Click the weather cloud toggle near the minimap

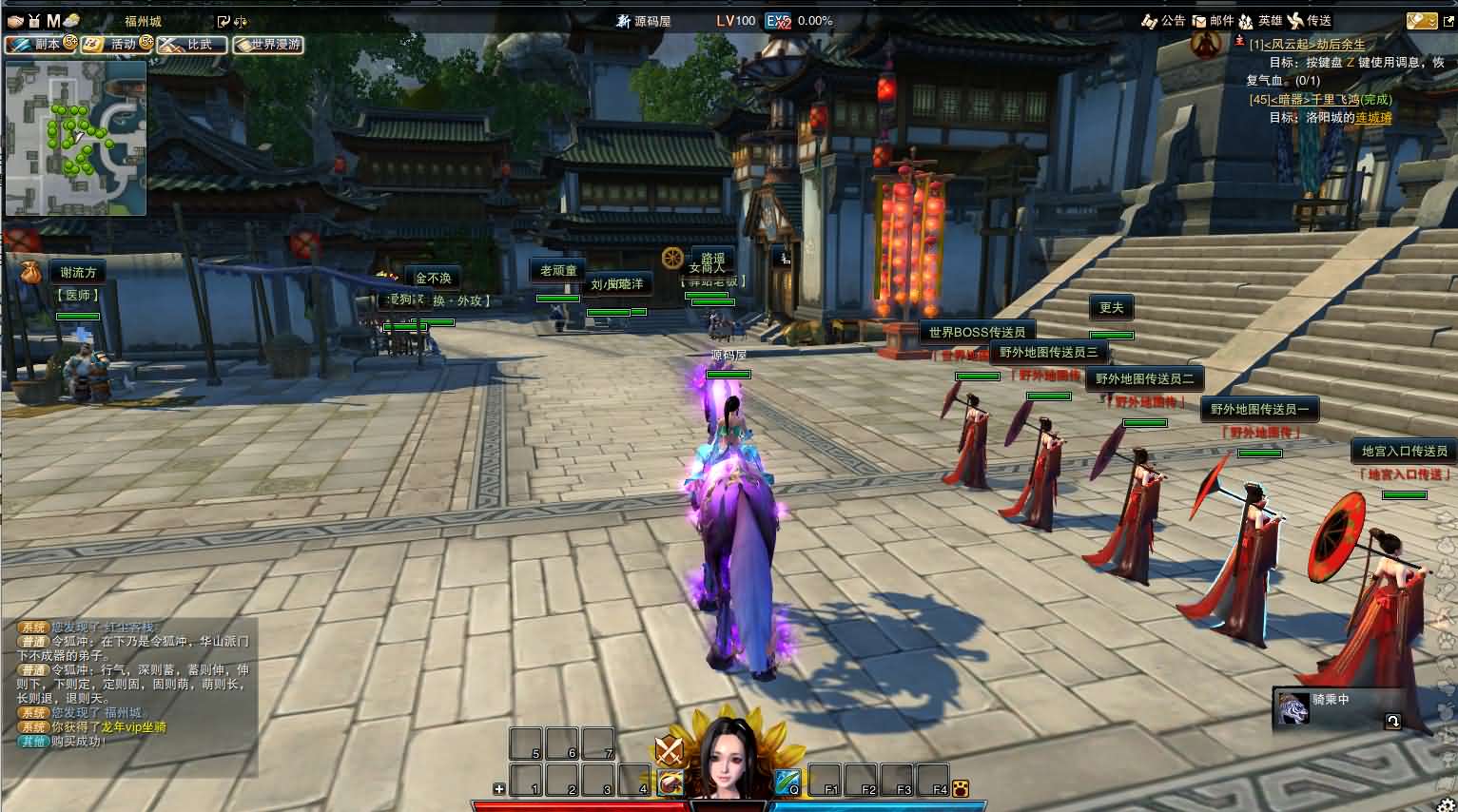(x=70, y=20)
